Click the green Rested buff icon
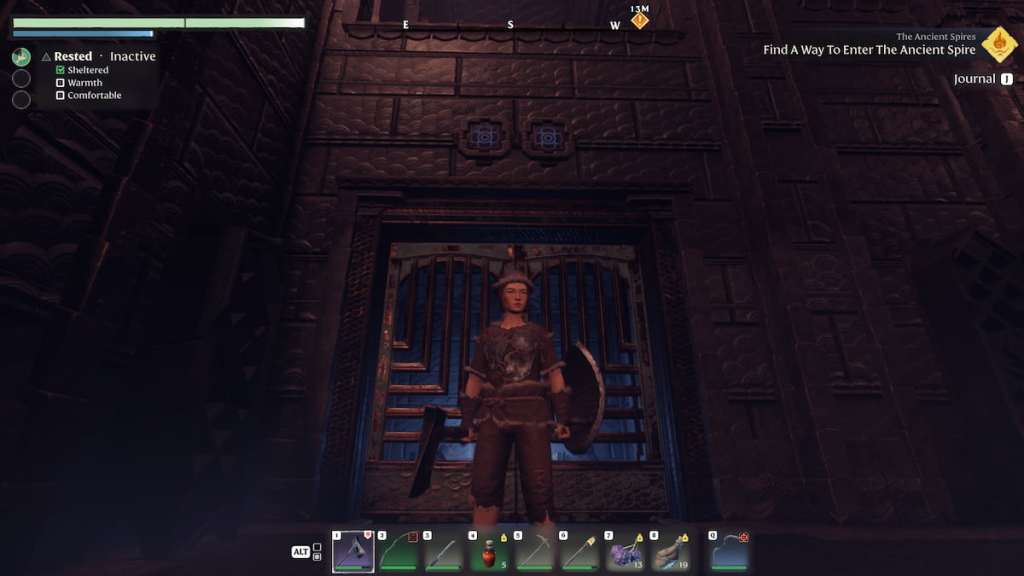1024x576 pixels. pyautogui.click(x=21, y=57)
